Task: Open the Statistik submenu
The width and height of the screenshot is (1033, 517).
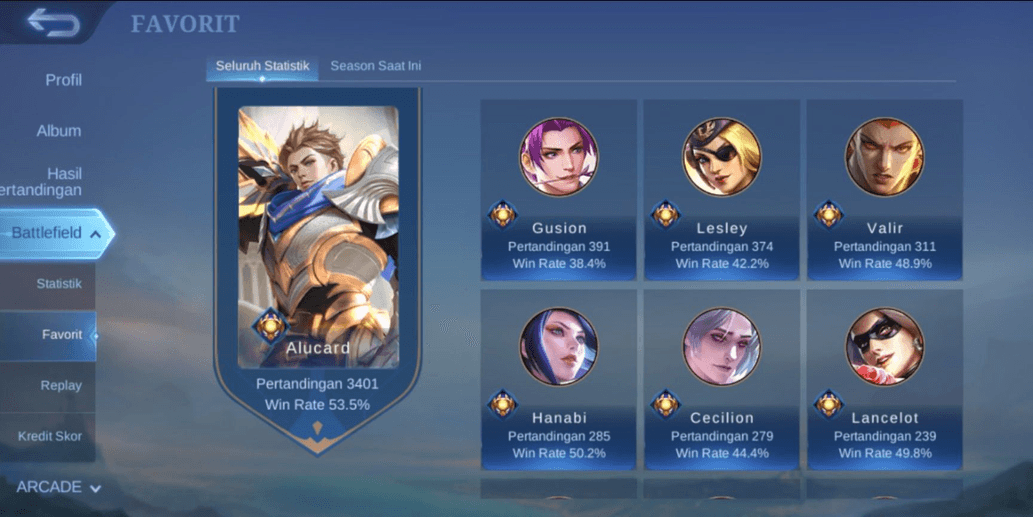Action: click(x=58, y=284)
